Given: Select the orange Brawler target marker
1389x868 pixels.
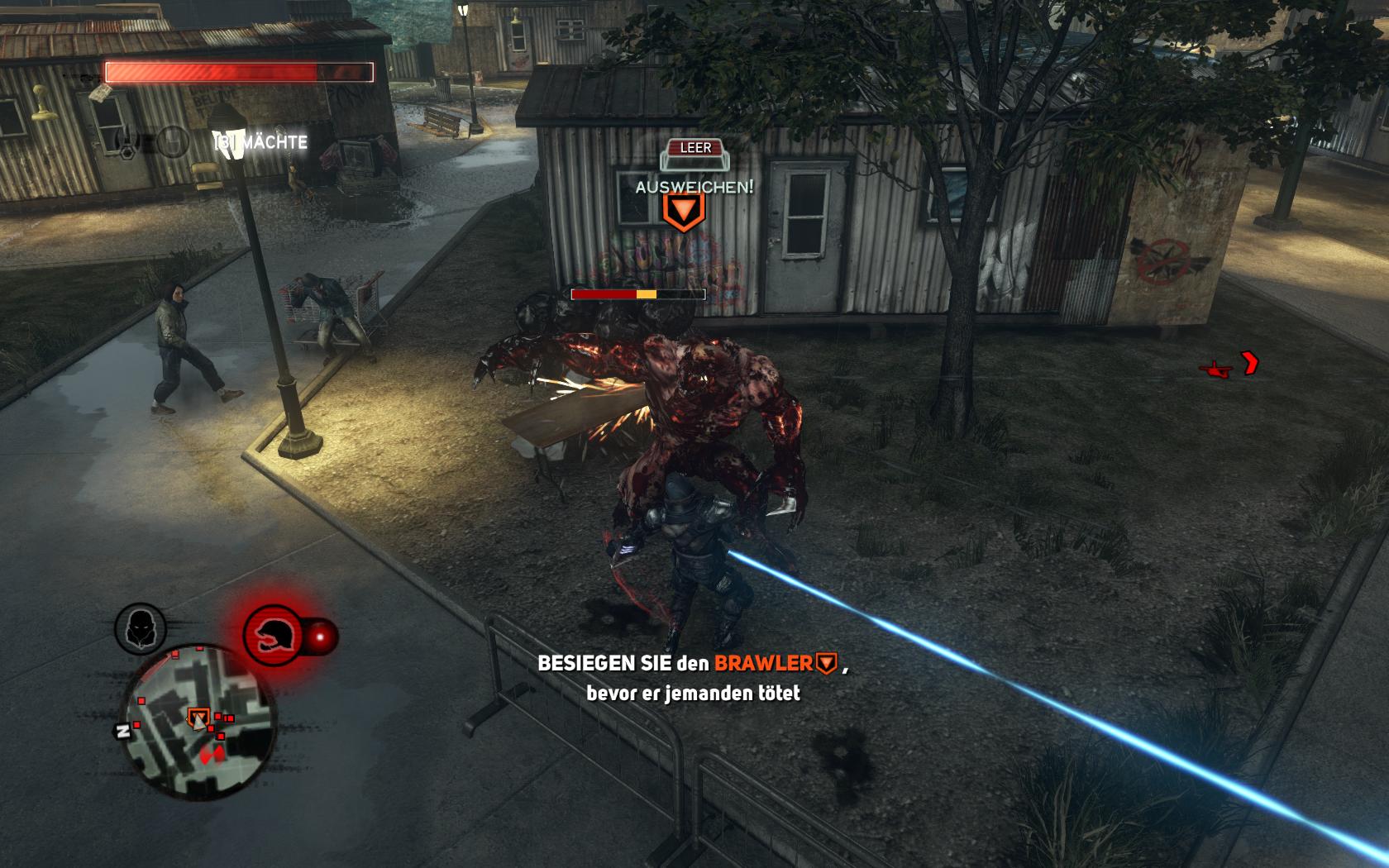Looking at the screenshot, I should [683, 212].
